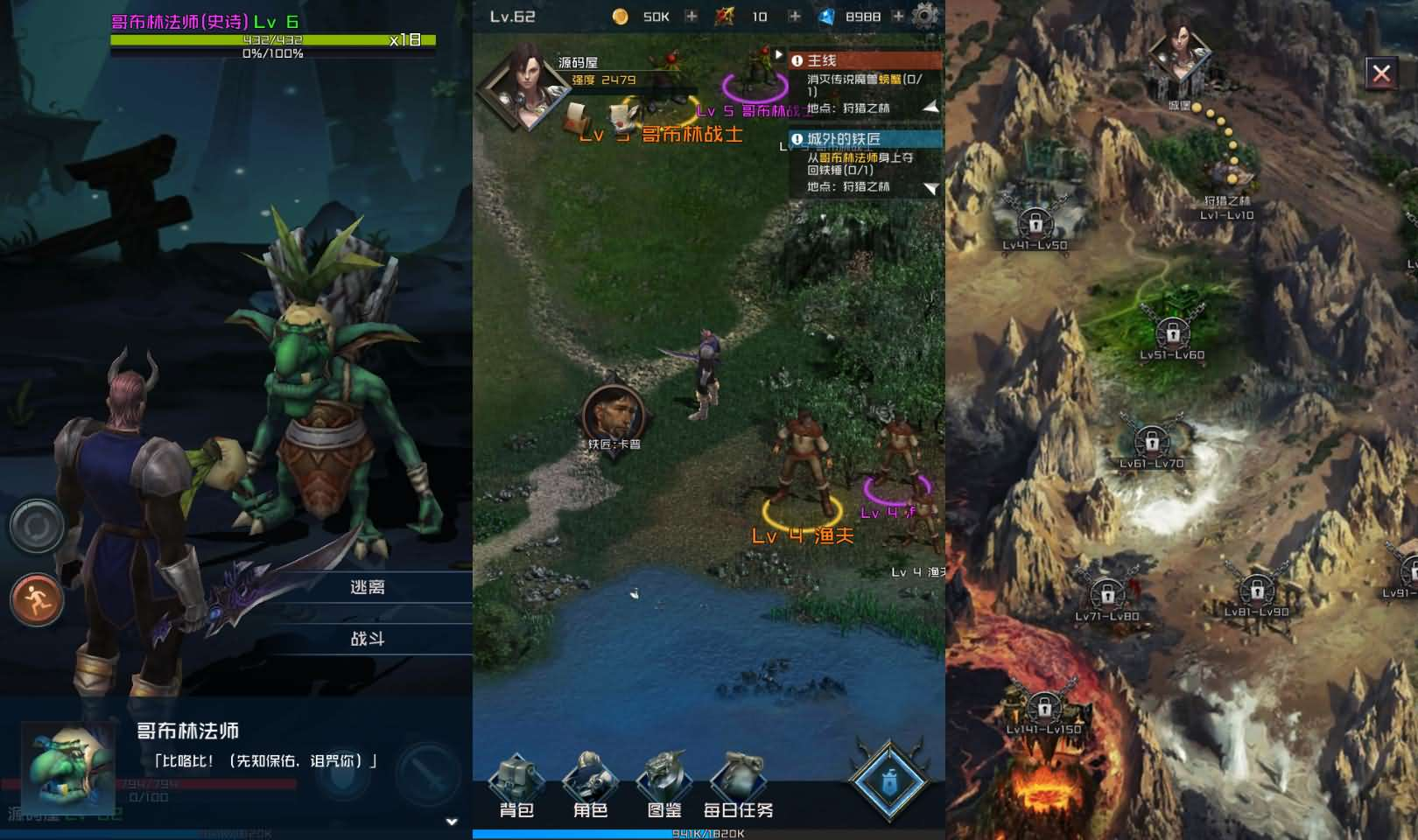
Task: Add gold with the coin plus button
Action: (691, 17)
